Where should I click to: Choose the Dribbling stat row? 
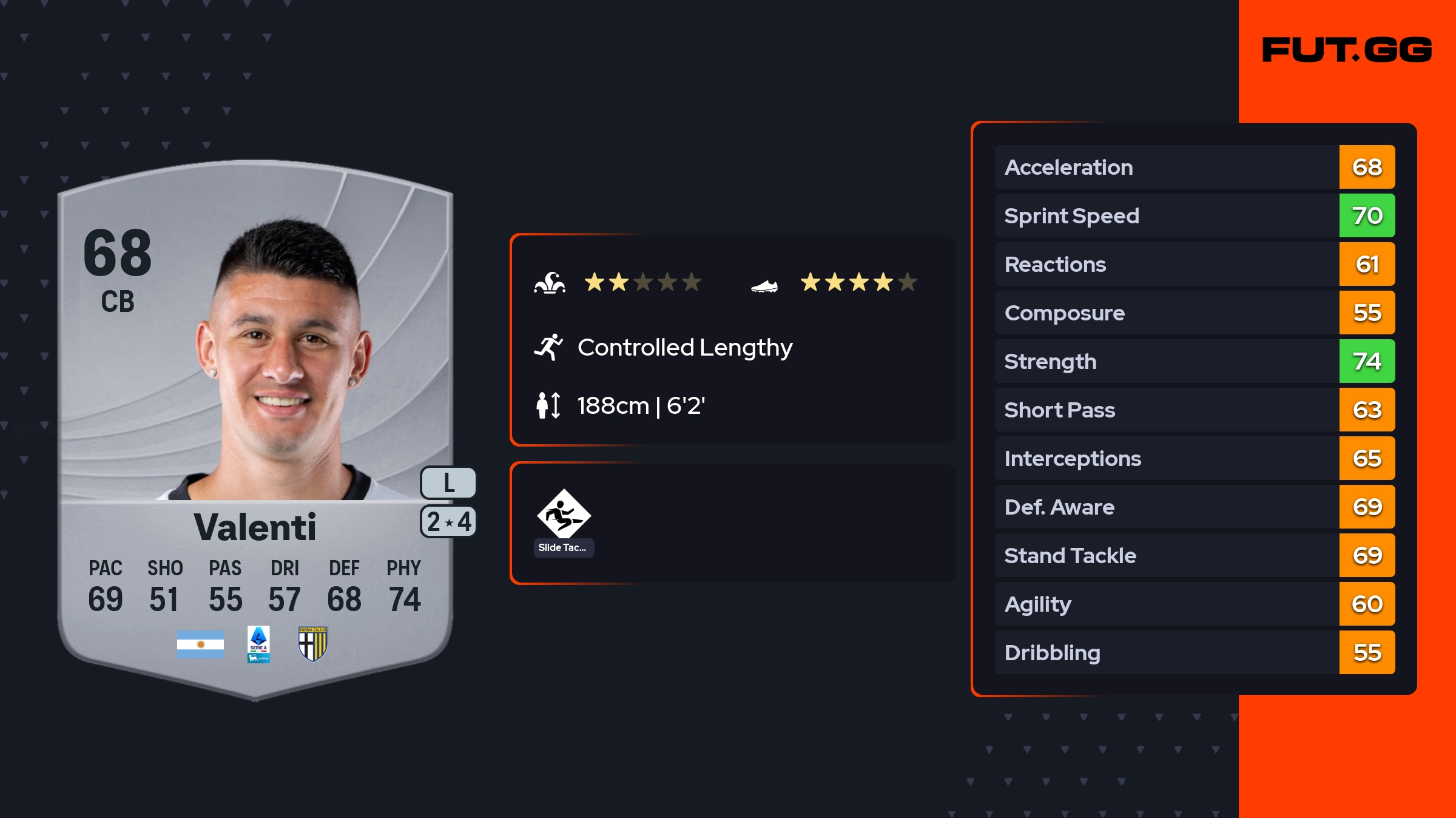1194,652
